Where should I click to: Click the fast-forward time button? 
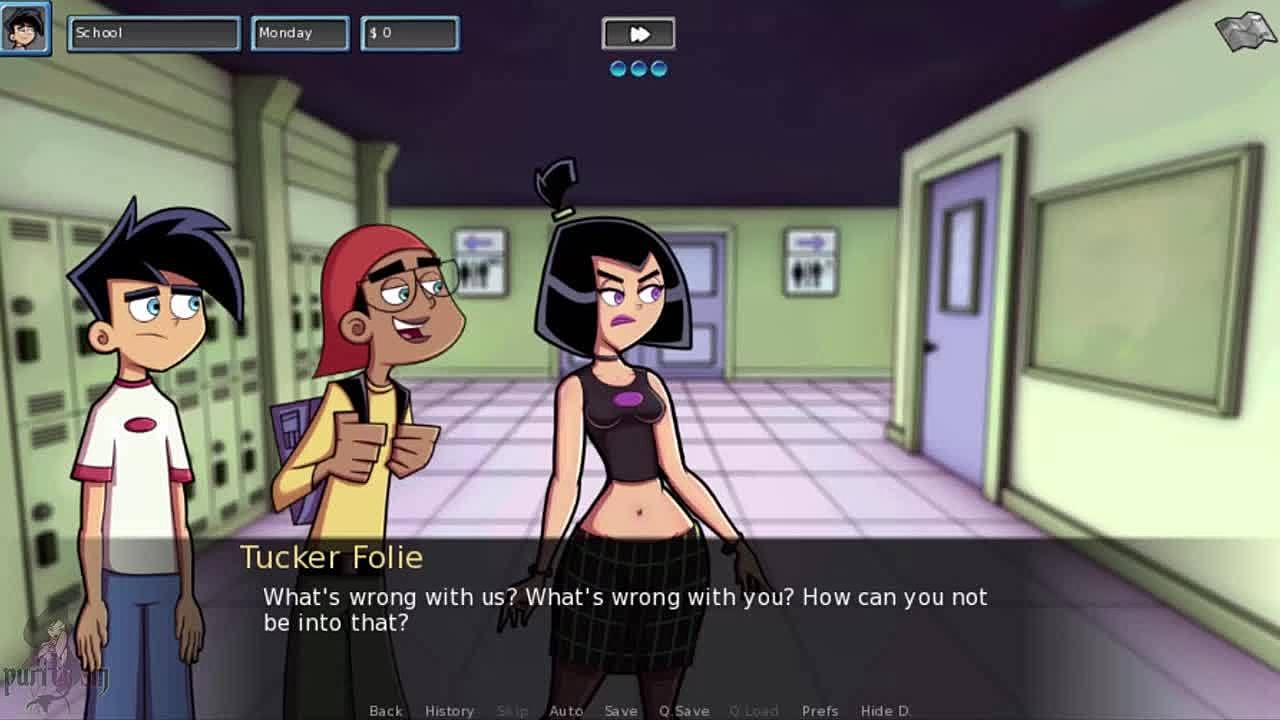[638, 34]
